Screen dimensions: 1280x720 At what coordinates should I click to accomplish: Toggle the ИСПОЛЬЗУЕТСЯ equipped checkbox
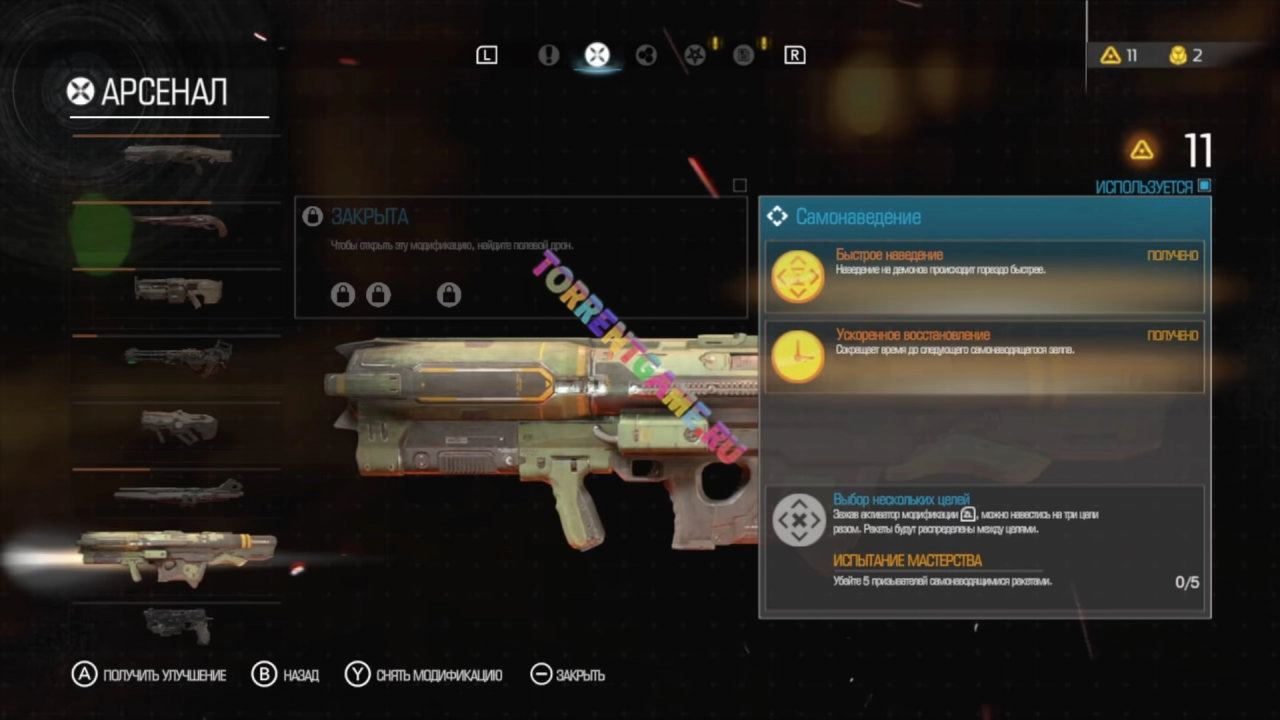point(1204,186)
